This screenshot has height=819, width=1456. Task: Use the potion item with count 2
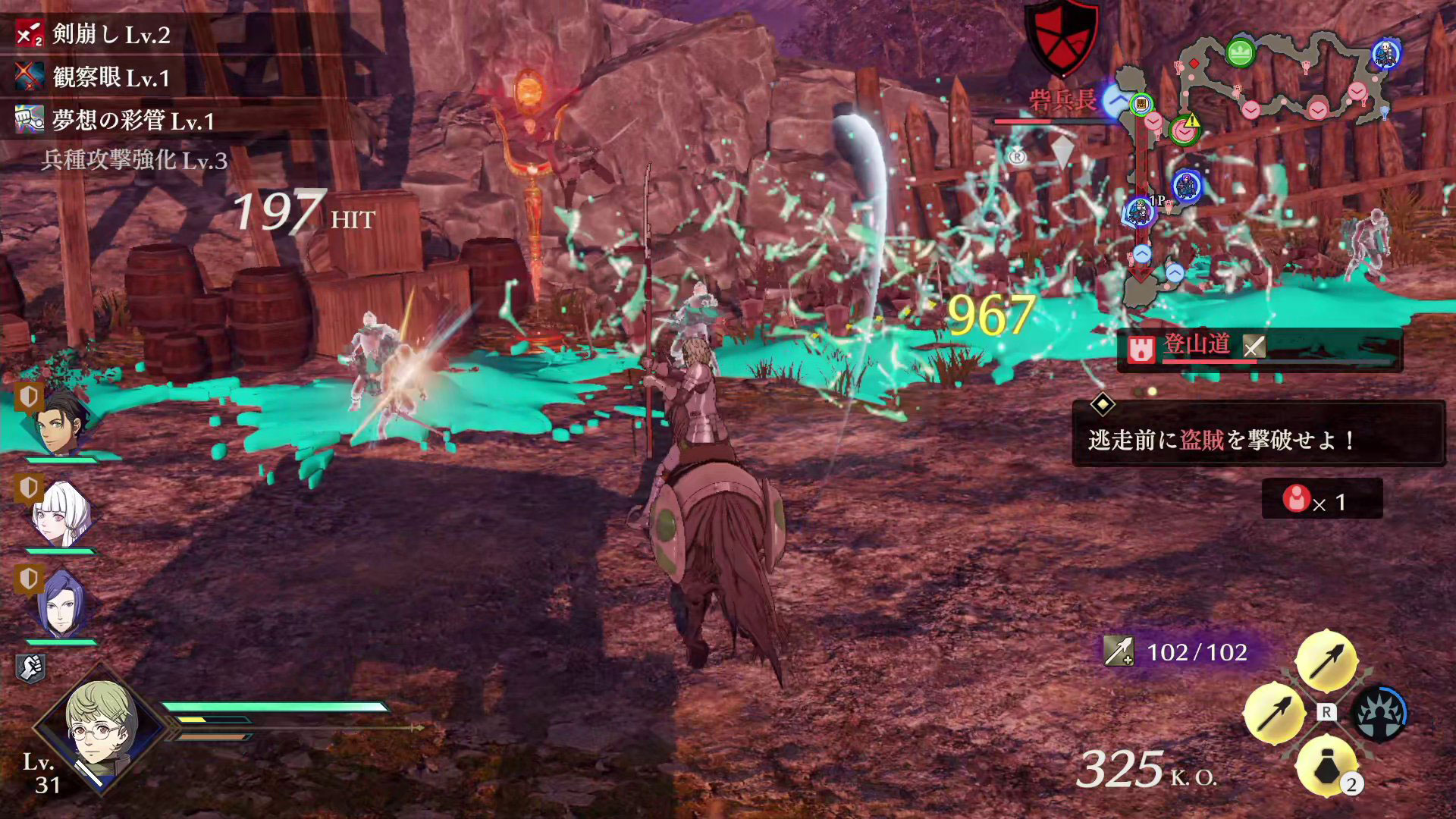click(x=1326, y=767)
